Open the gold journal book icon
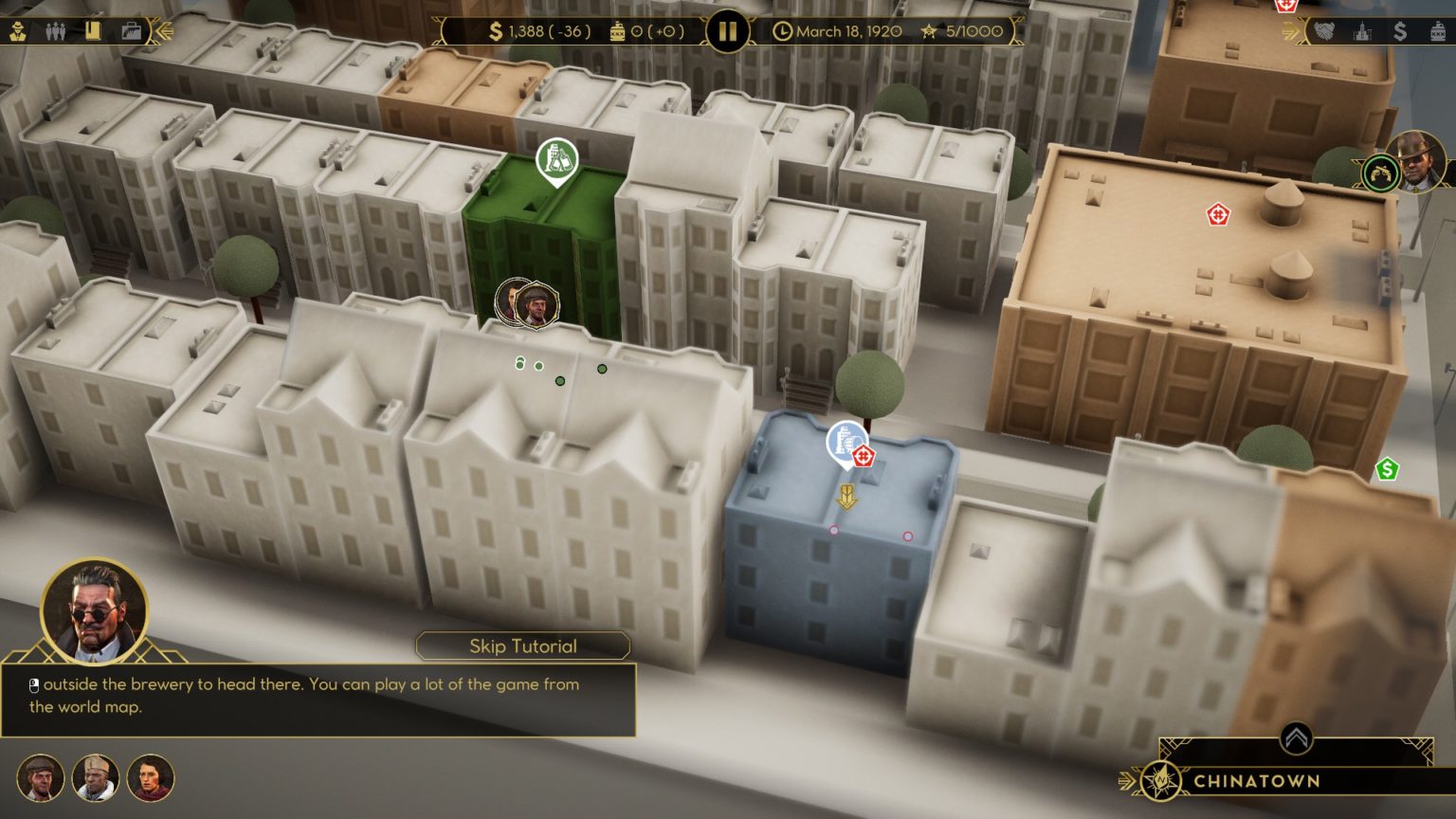1456x819 pixels. (x=92, y=31)
